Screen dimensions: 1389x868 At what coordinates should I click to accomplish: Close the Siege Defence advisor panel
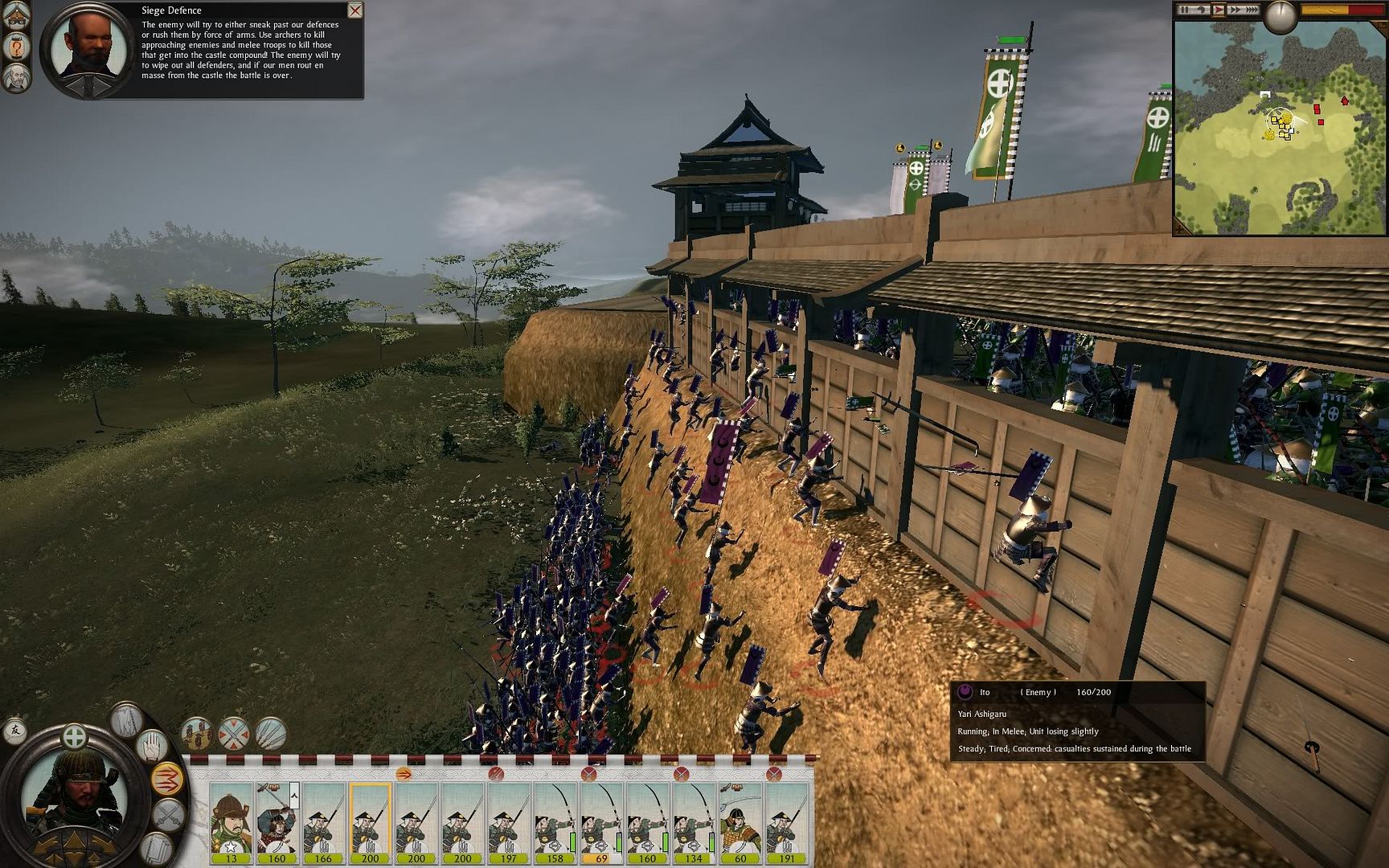click(x=354, y=10)
